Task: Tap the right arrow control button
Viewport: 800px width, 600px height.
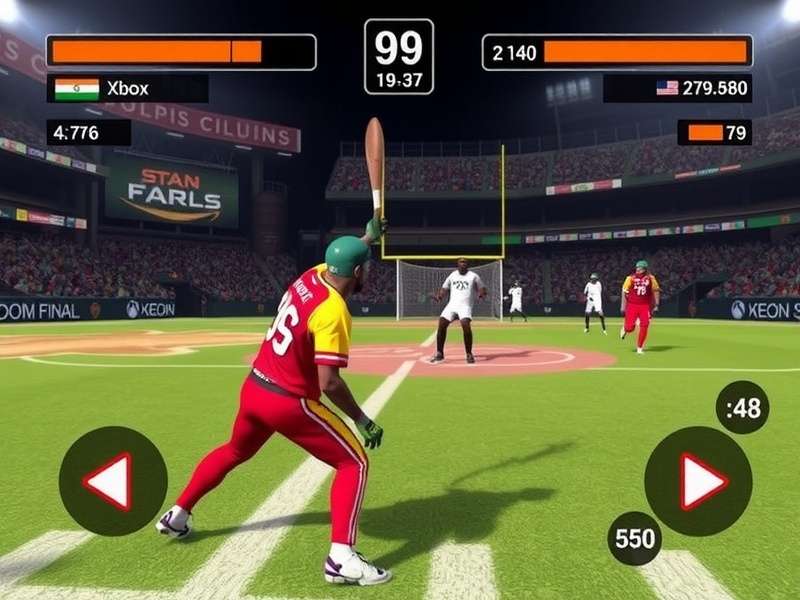Action: pos(698,481)
